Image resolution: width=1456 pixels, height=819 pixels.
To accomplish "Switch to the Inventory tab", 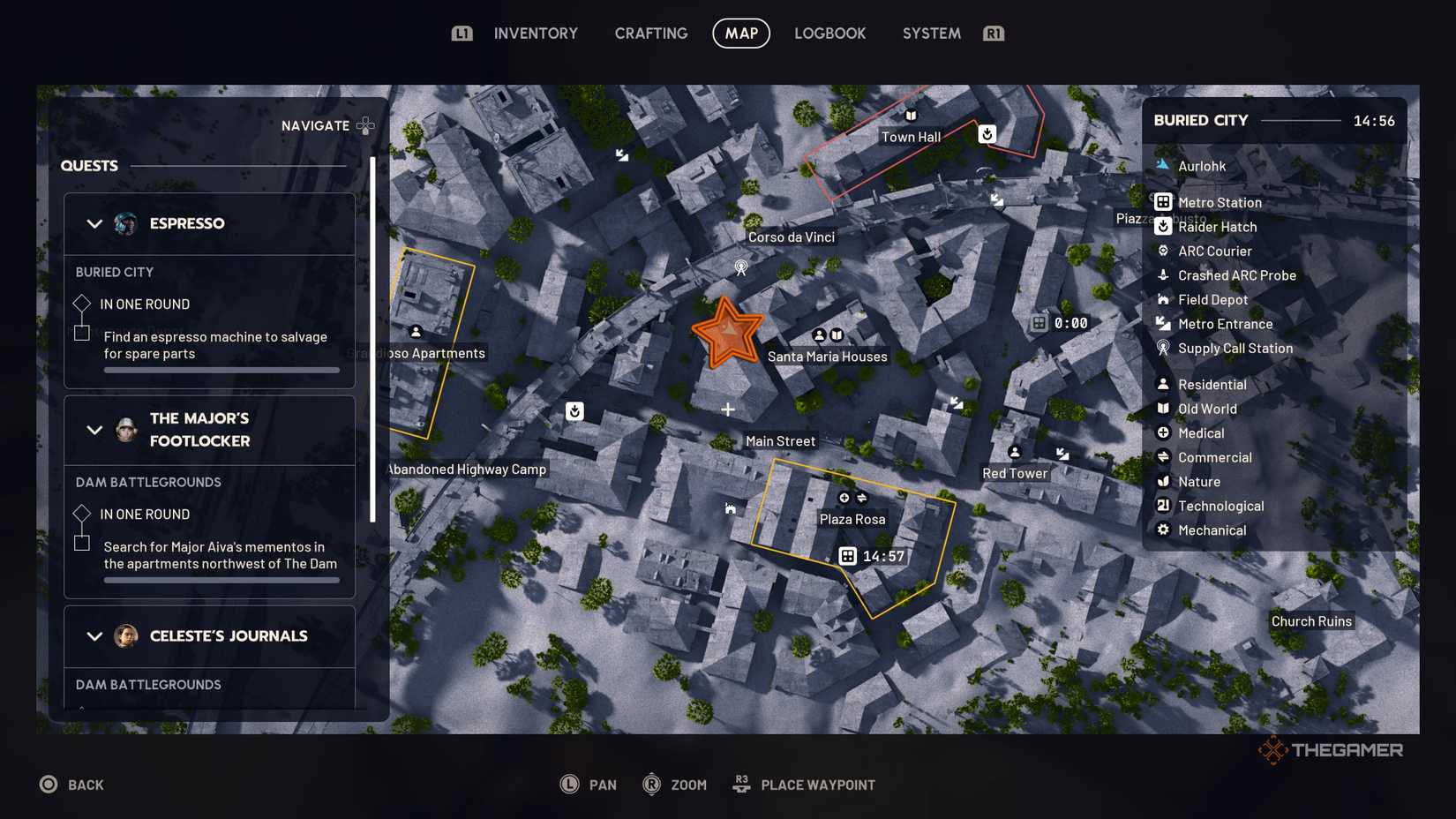I will (536, 33).
